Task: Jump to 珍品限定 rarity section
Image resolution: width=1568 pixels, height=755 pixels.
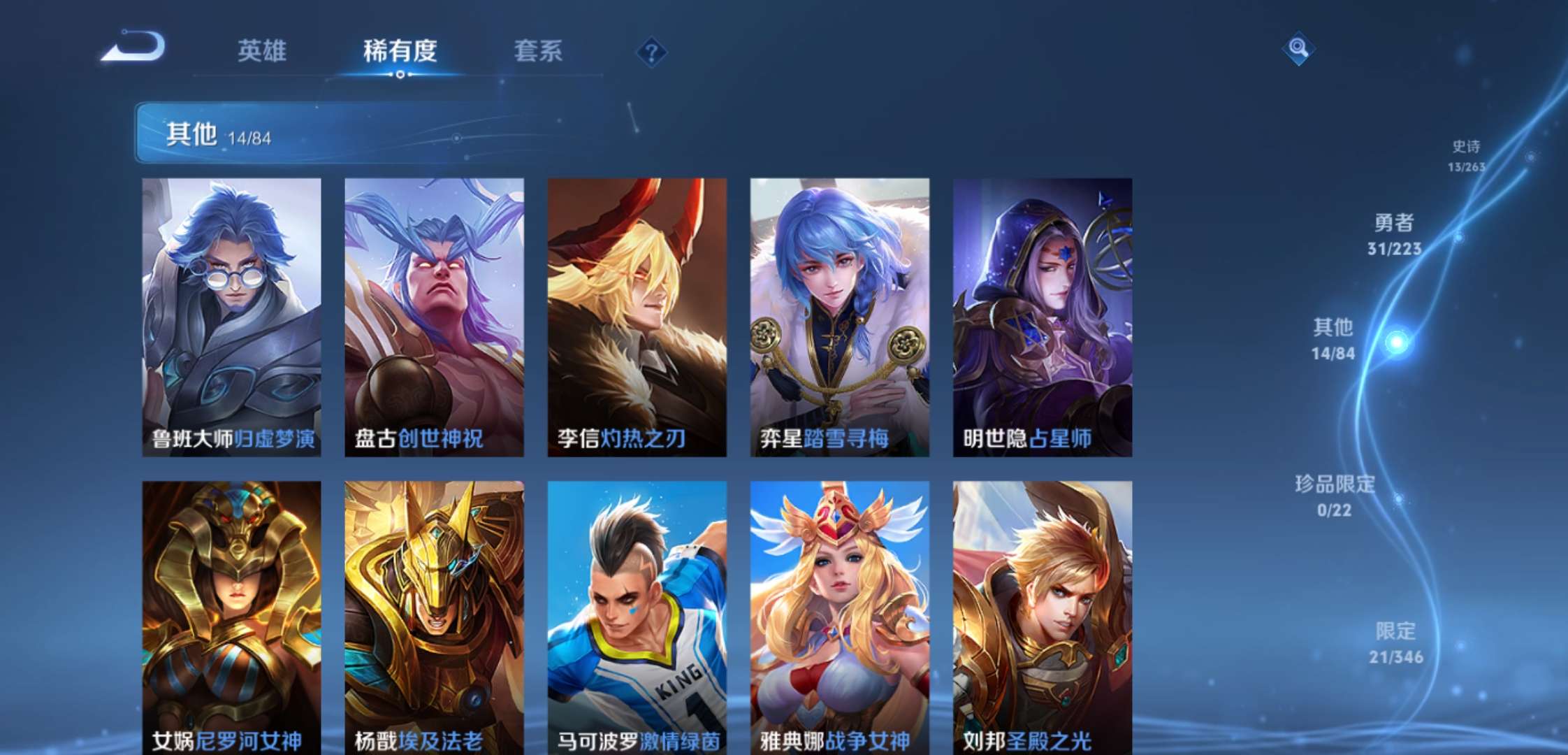Action: point(1334,495)
